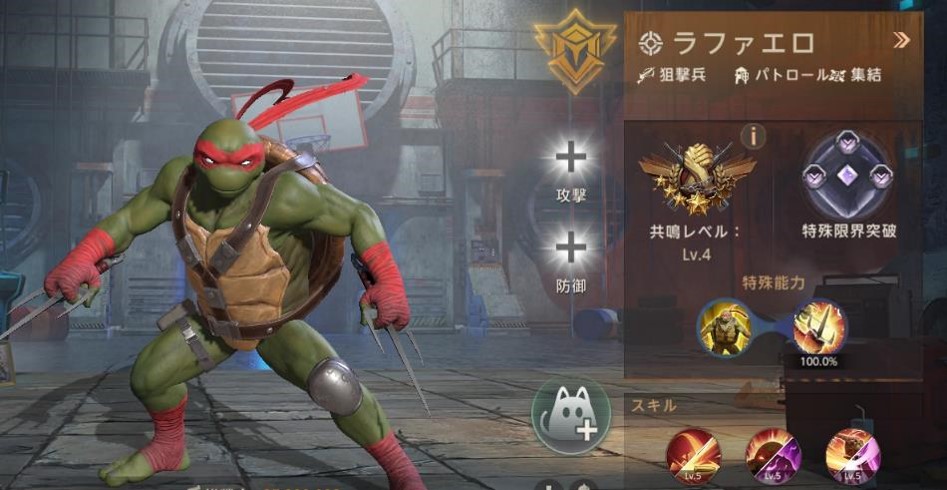Open the 特殊限界突破 diamond icon
The height and width of the screenshot is (490, 947).
click(x=848, y=177)
